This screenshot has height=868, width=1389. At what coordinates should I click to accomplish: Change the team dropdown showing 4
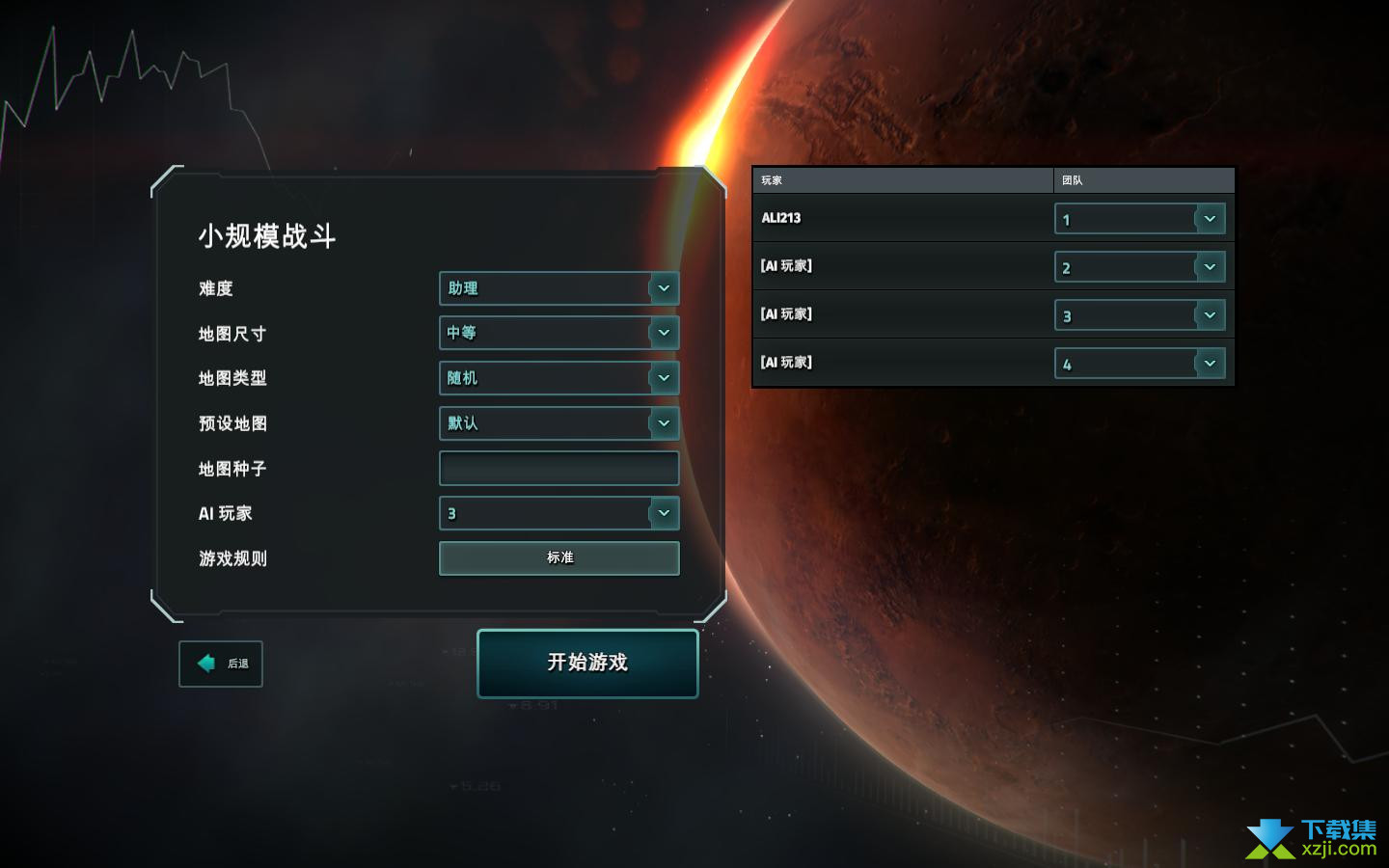point(1139,364)
